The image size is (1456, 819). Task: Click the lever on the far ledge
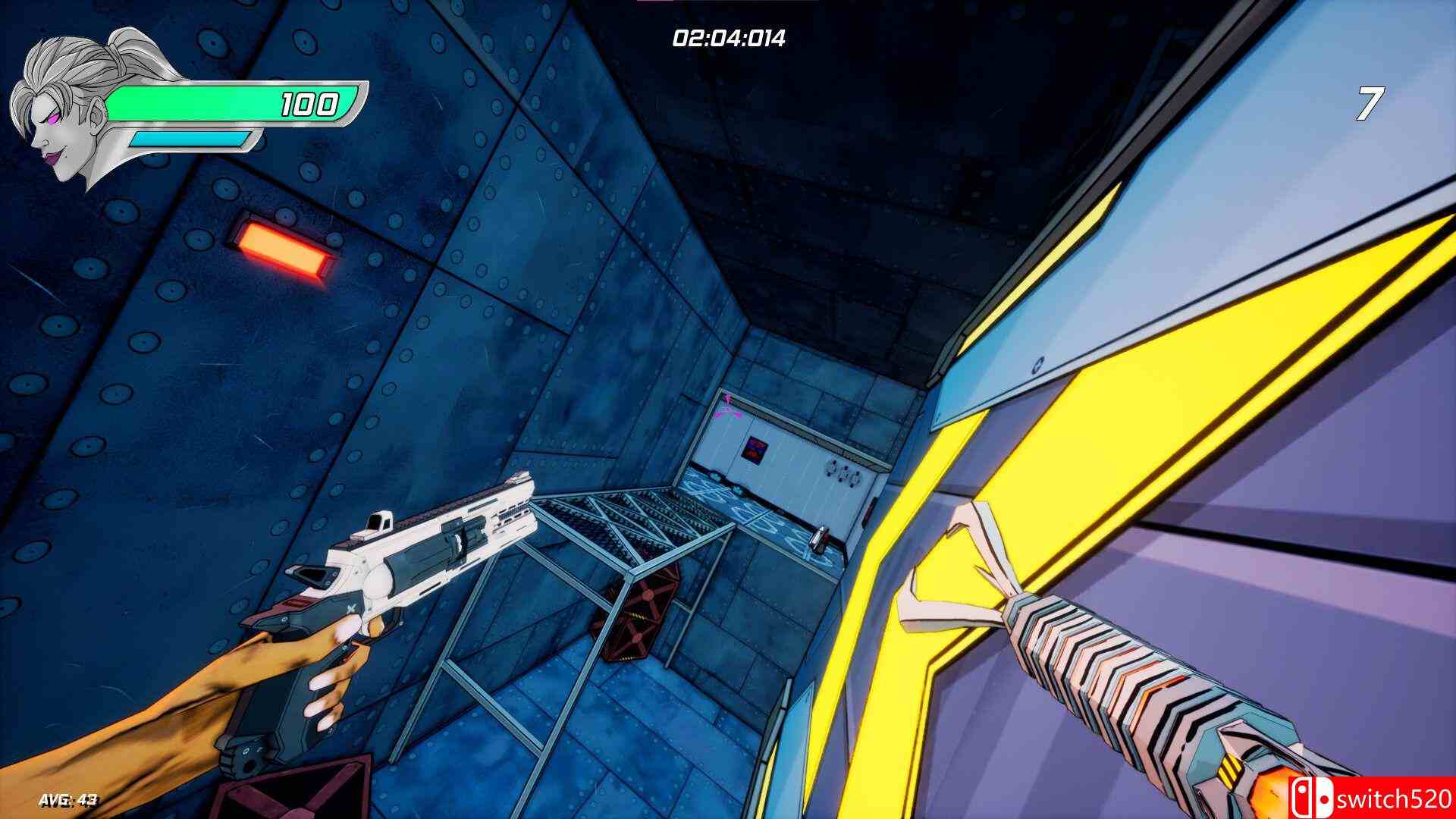click(818, 538)
